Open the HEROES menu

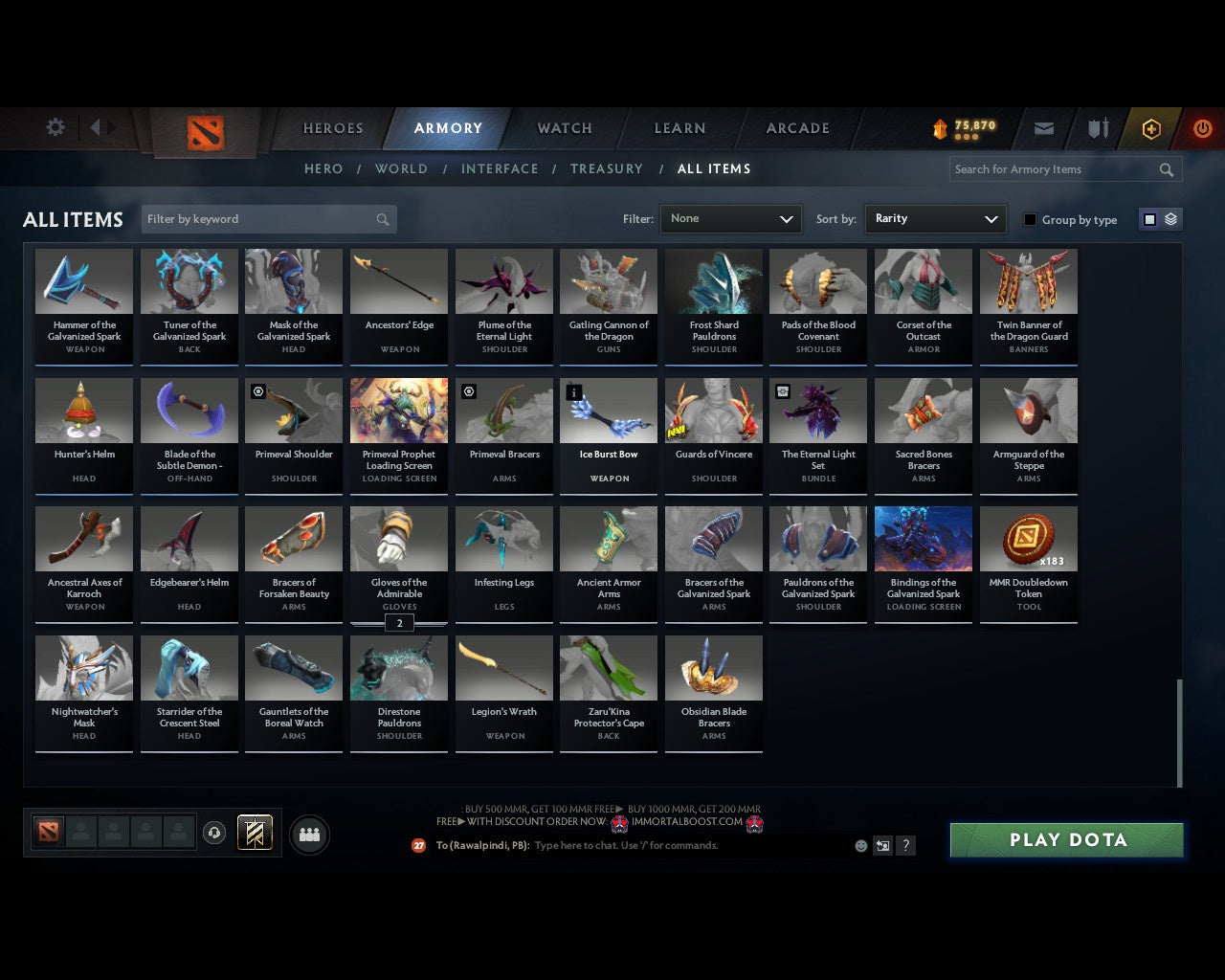(332, 127)
